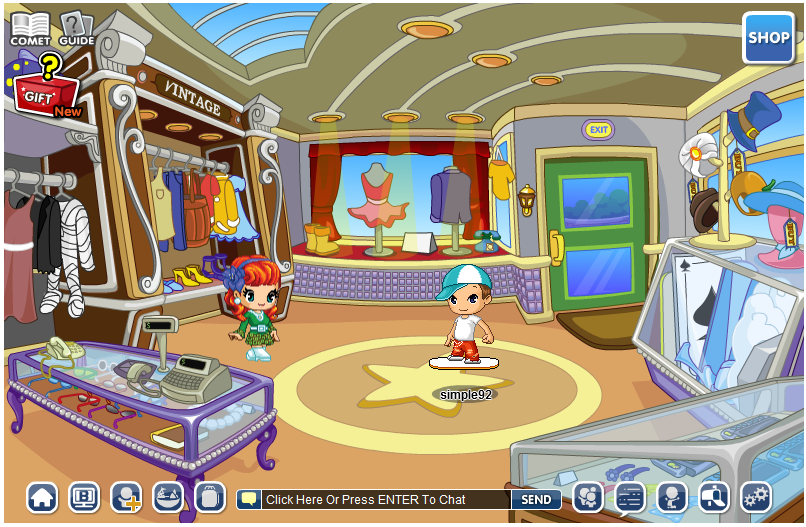Screen dimensions: 806x527
Task: Click the add friend icon with plus
Action: point(126,497)
